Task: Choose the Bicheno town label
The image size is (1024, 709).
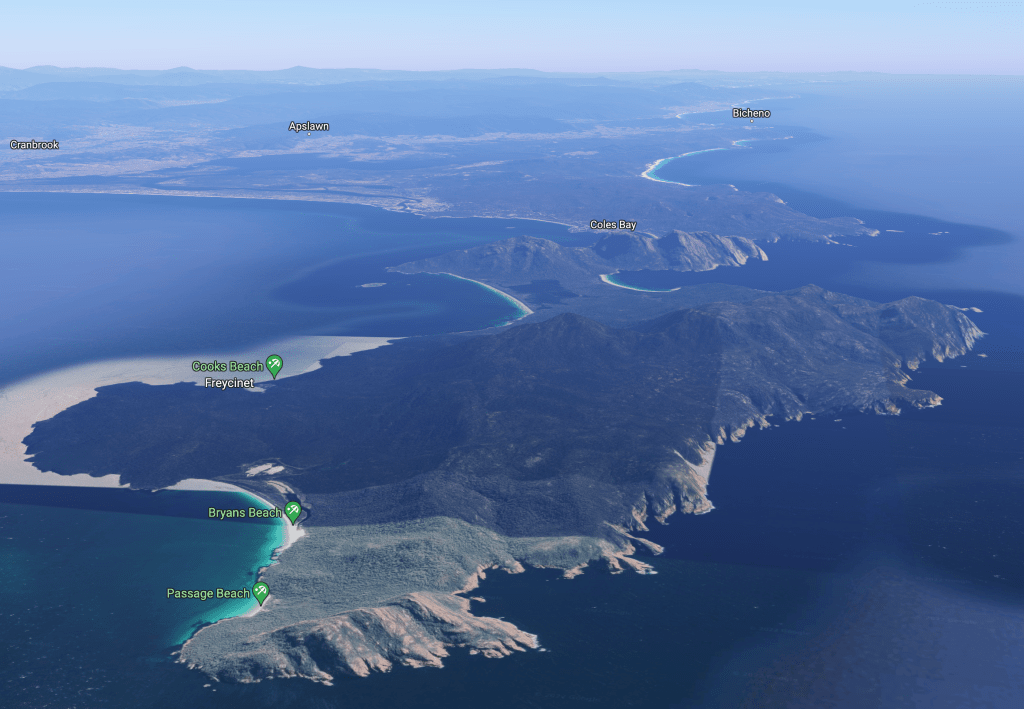Action: tap(751, 113)
